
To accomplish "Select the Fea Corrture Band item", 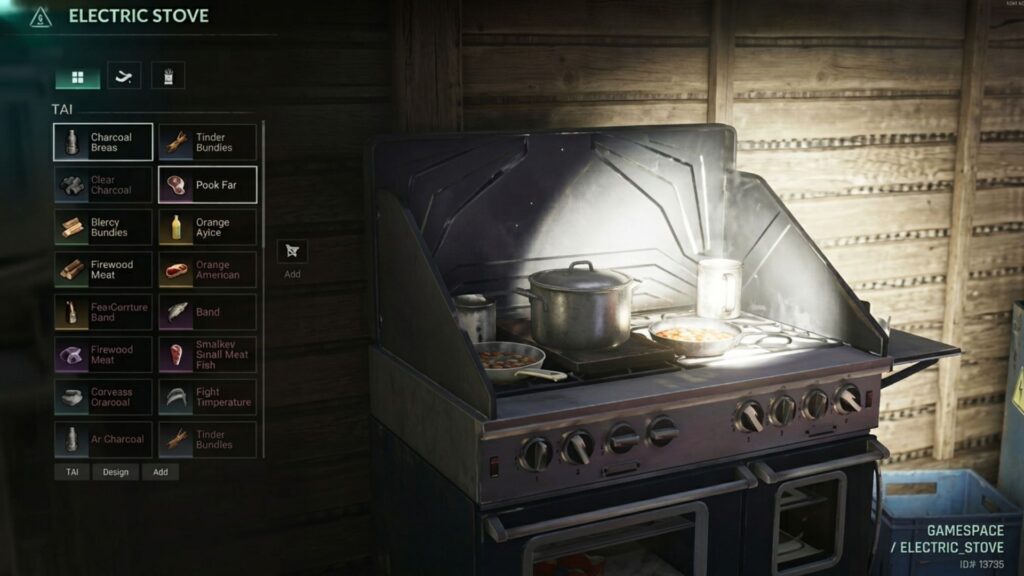I will click(x=103, y=312).
